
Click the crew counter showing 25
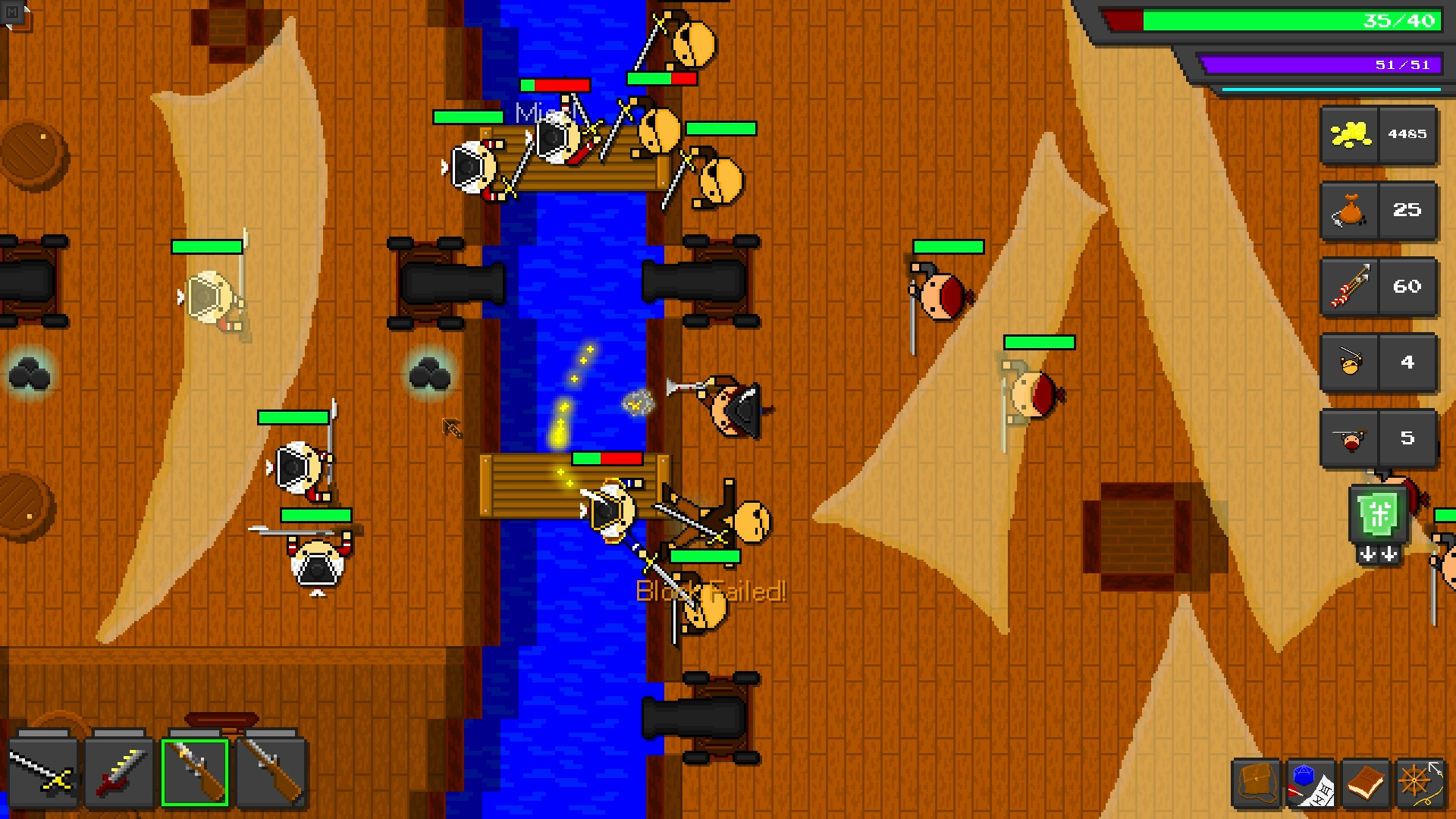coord(1407,211)
